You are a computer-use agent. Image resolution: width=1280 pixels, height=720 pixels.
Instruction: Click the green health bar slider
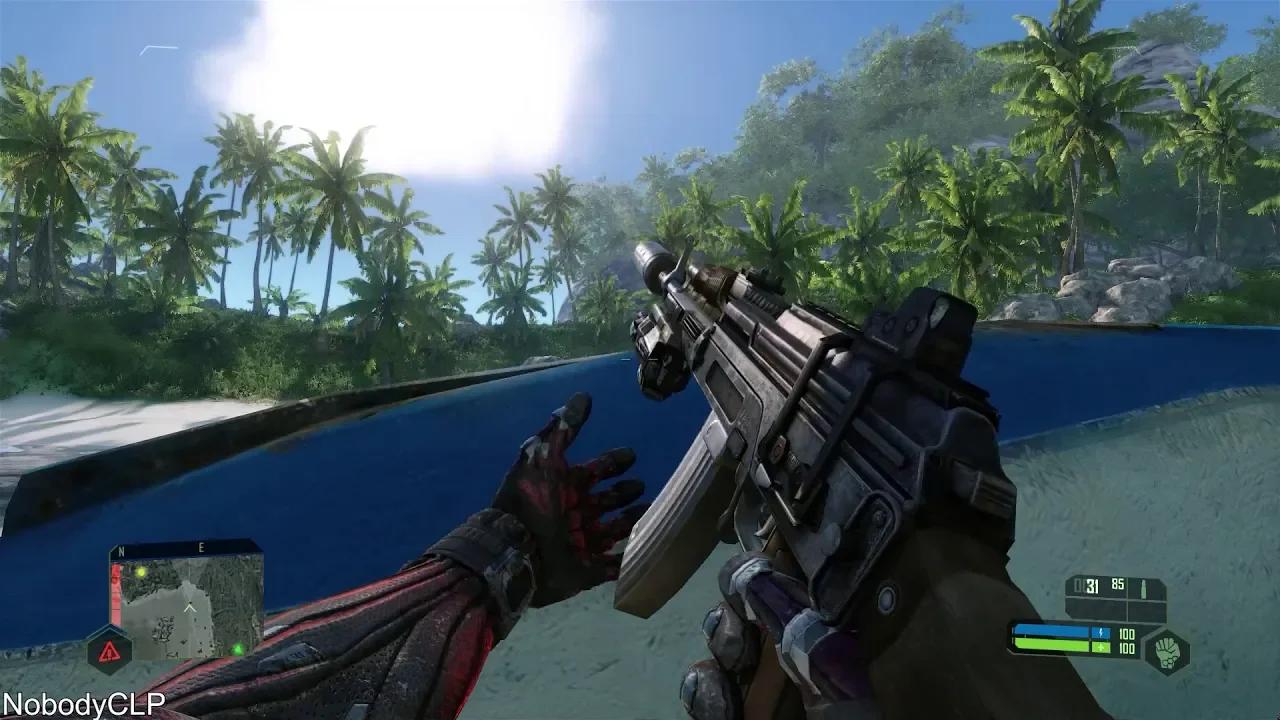tap(1050, 646)
